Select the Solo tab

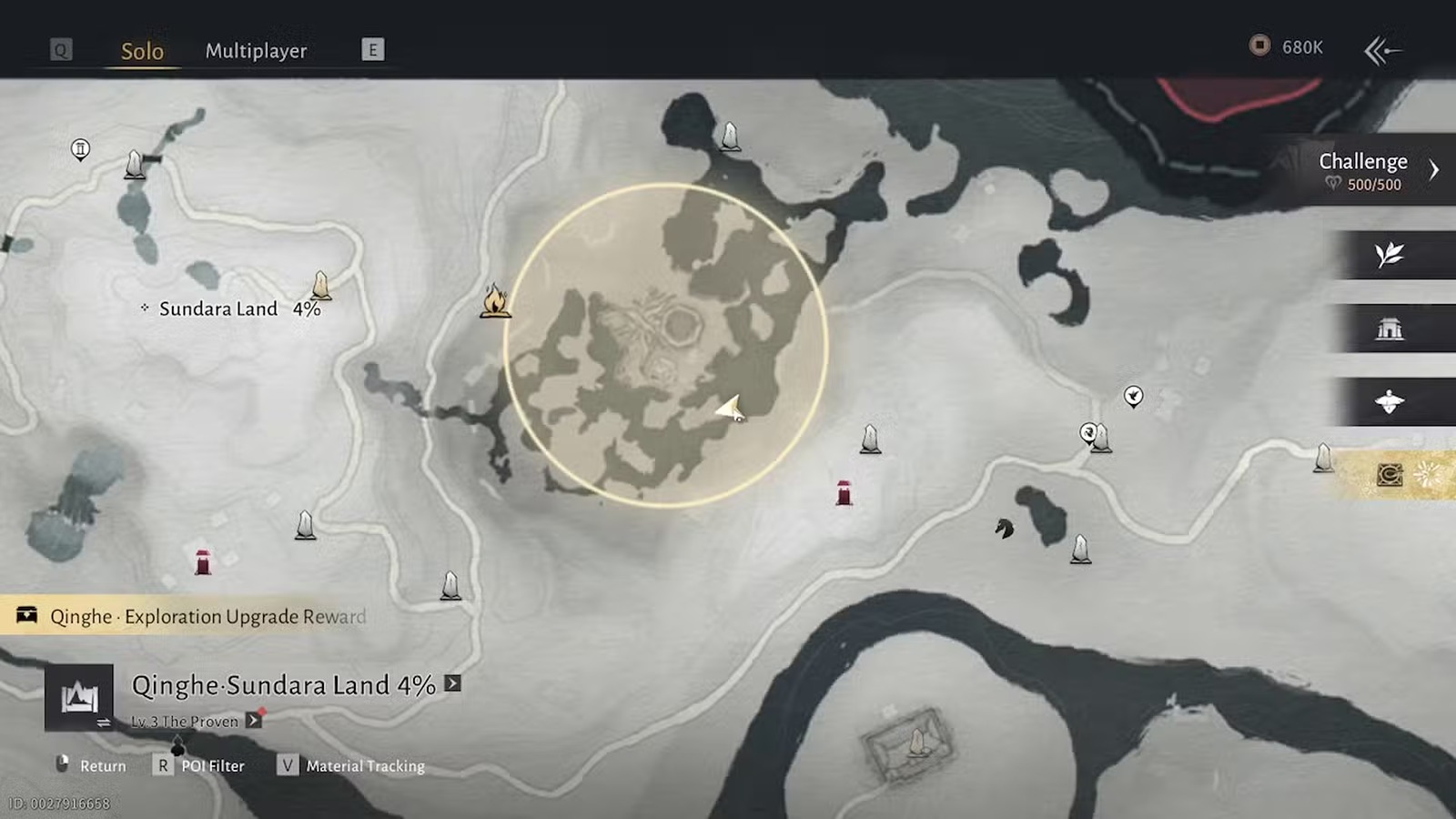[142, 51]
